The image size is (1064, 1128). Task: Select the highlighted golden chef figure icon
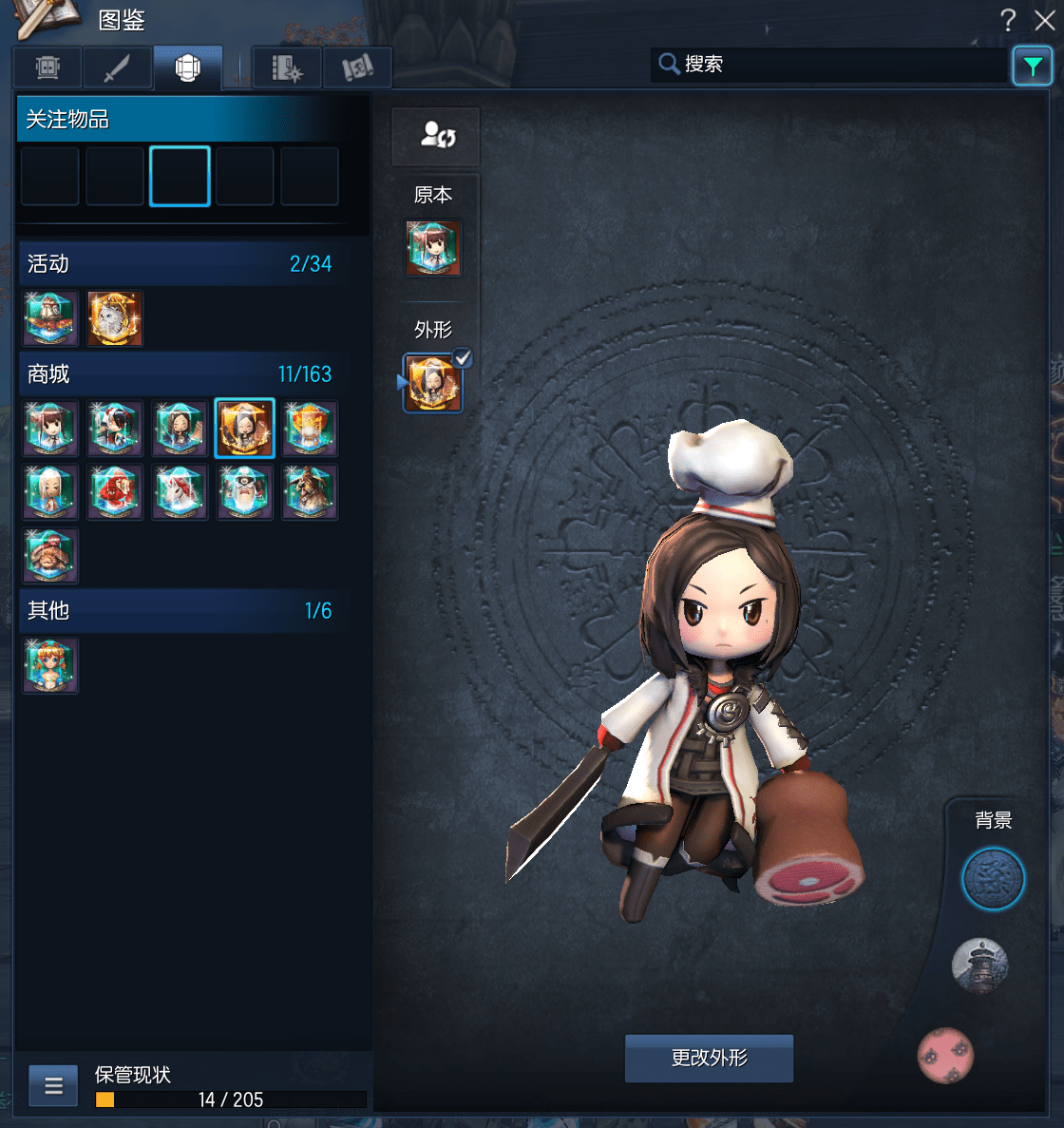click(244, 429)
